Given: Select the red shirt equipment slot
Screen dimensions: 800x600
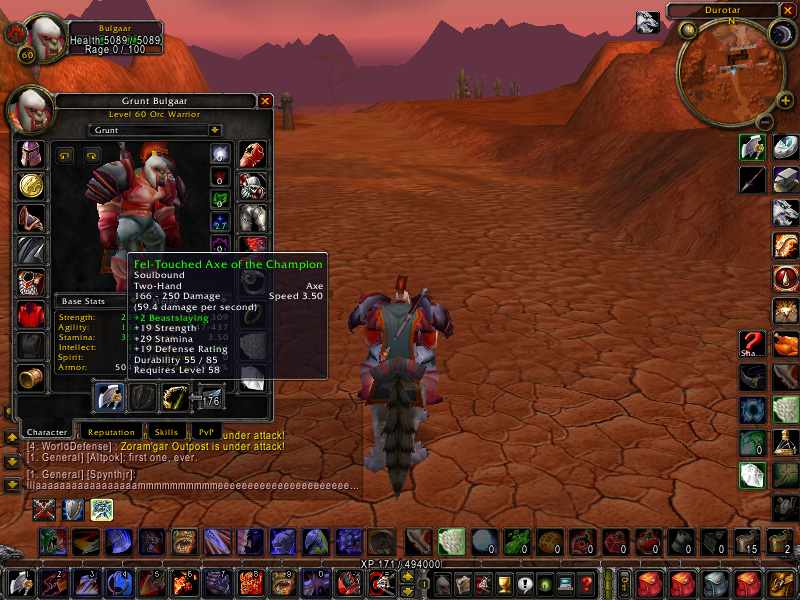Looking at the screenshot, I should pos(31,314).
